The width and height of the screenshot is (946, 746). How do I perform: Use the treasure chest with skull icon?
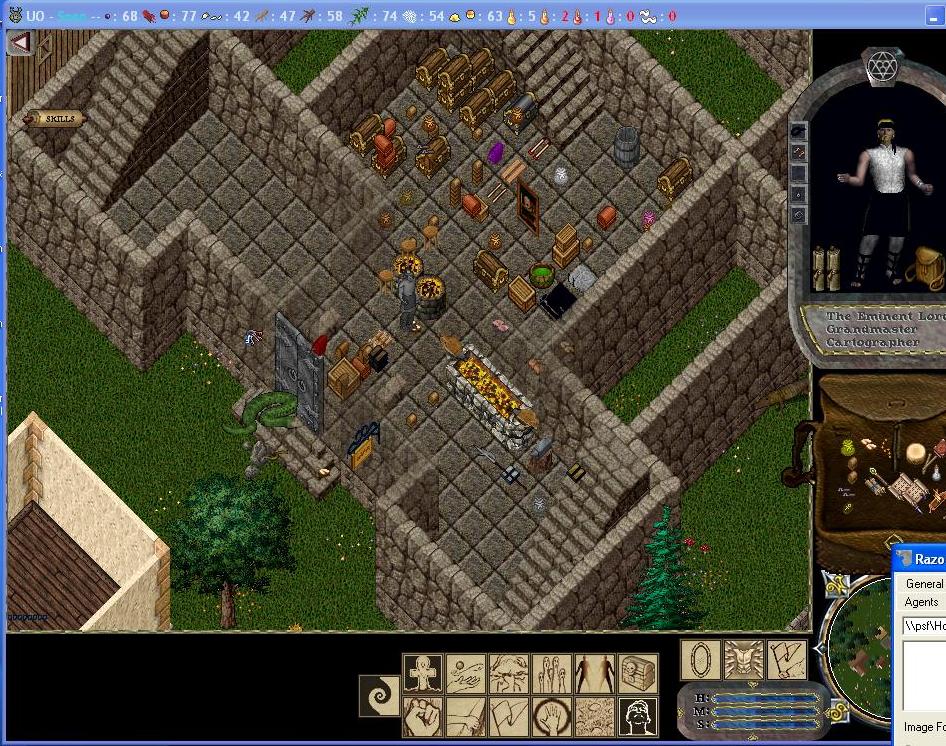point(638,674)
